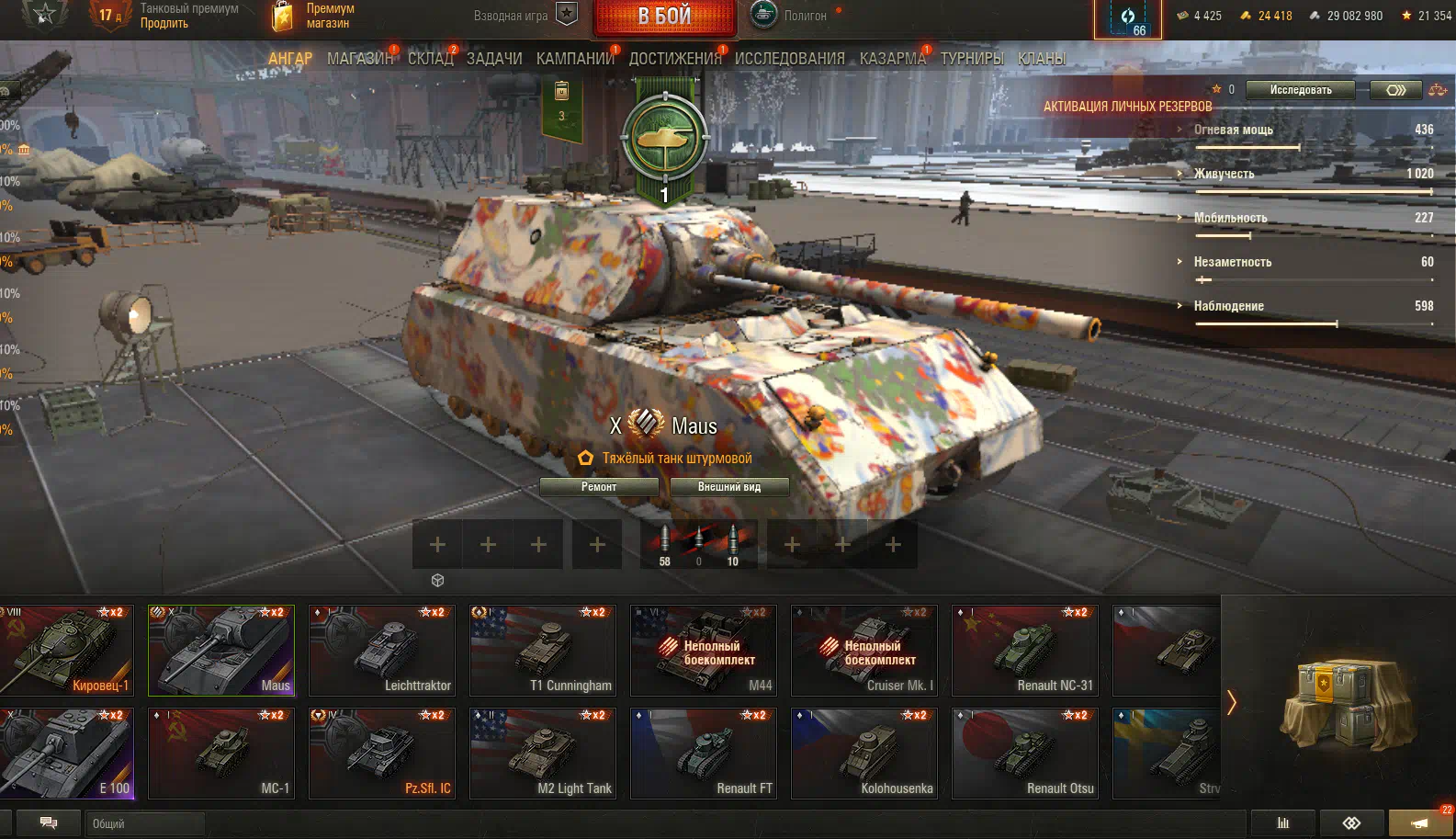Image resolution: width=1456 pixels, height=839 pixels.
Task: Choose the Кировец-1 tank
Action: (66, 650)
